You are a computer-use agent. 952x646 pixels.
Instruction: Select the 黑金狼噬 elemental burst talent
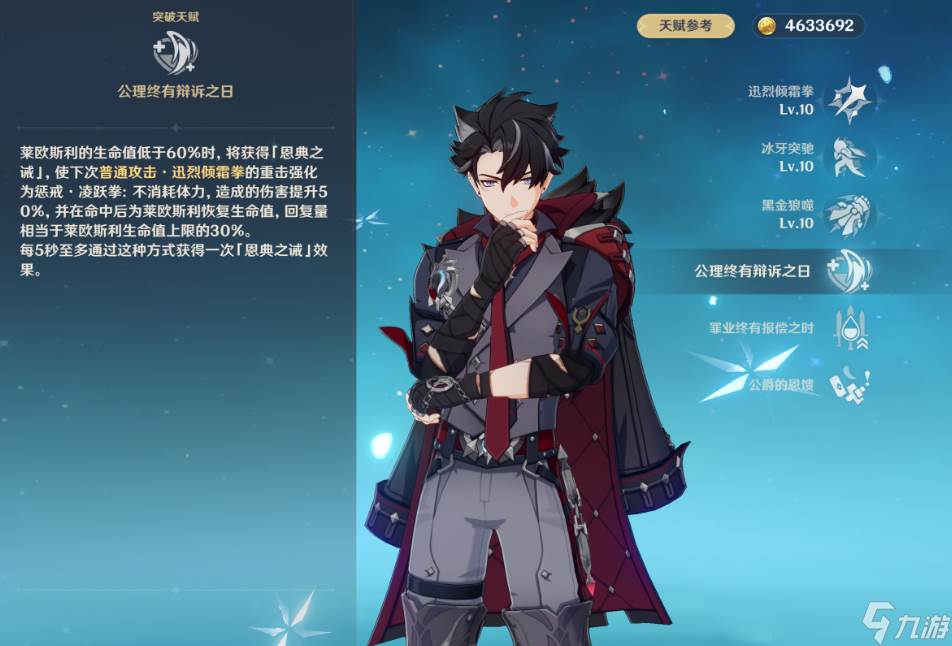(x=851, y=213)
